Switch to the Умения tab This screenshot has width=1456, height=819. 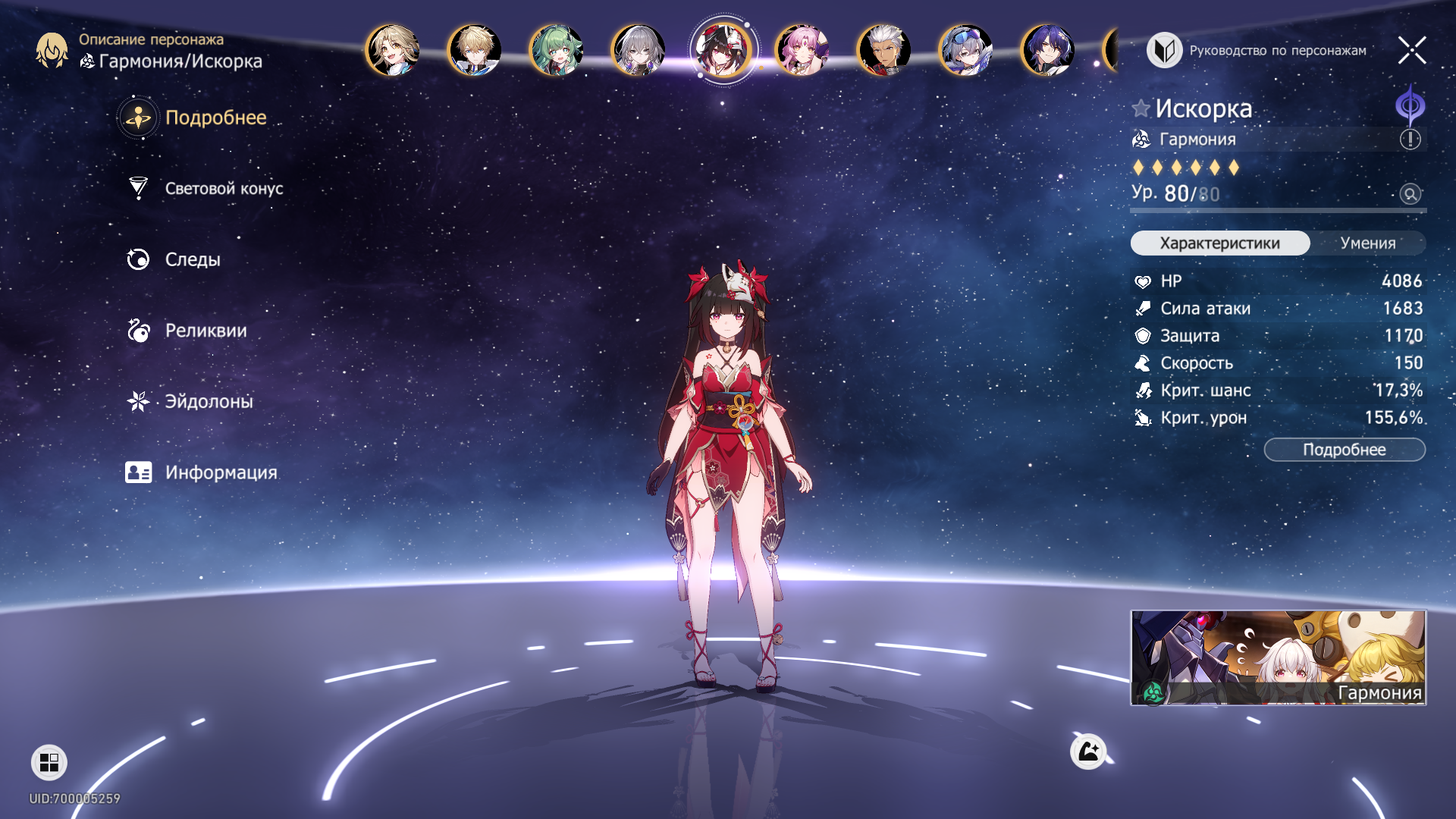click(x=1367, y=243)
